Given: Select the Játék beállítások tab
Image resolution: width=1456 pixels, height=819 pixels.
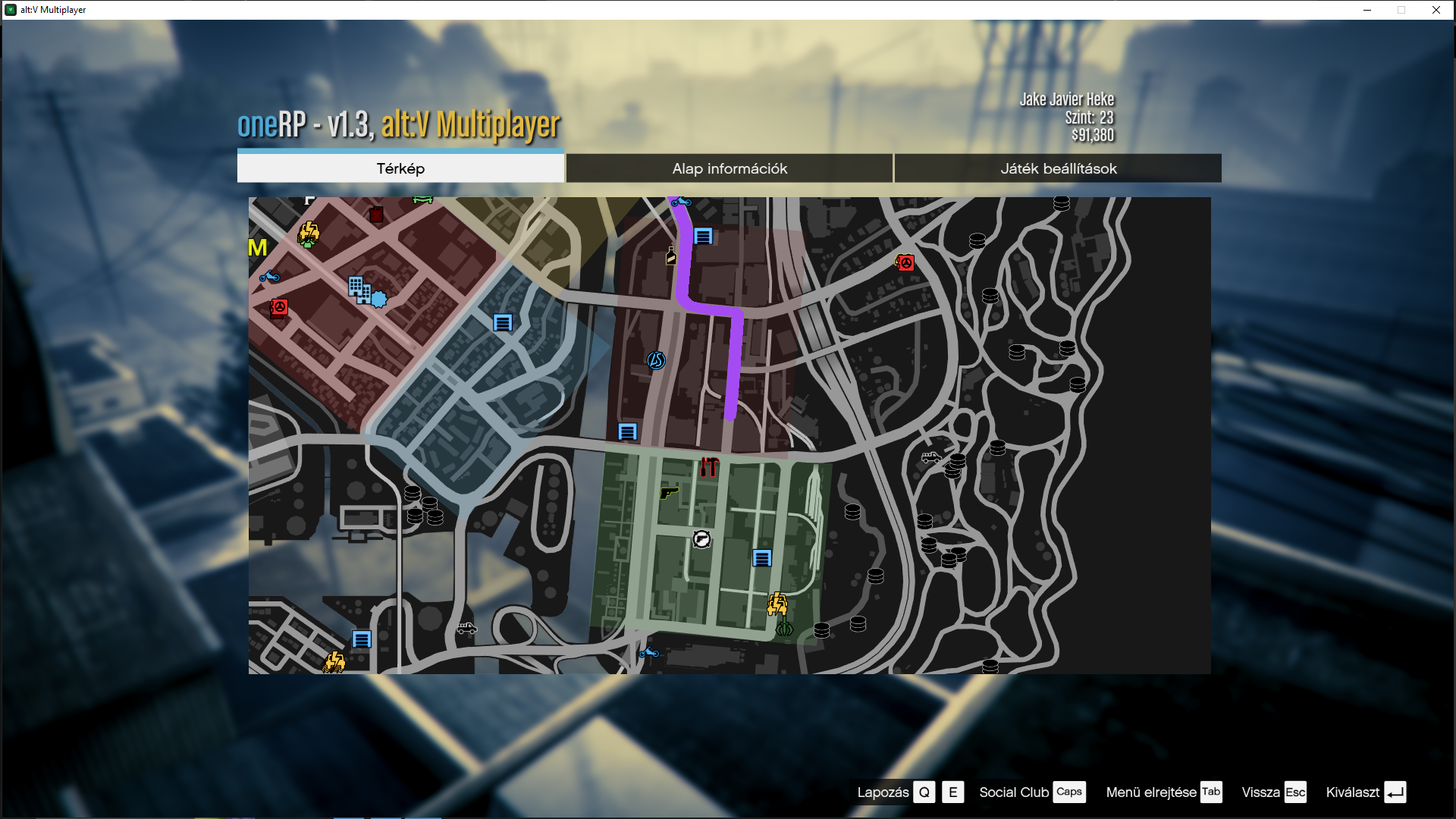Looking at the screenshot, I should (1058, 168).
